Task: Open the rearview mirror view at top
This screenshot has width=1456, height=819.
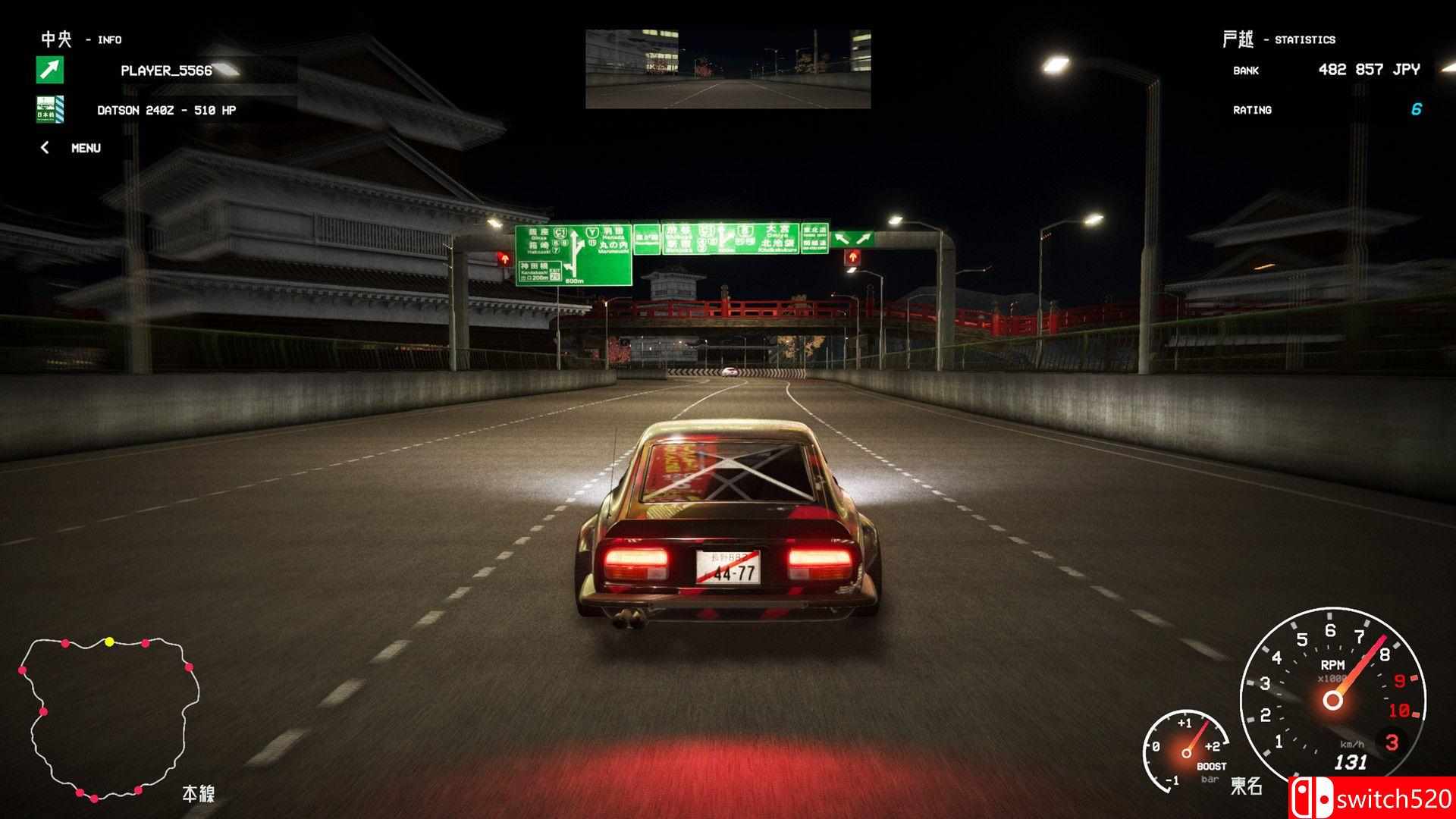Action: [x=728, y=68]
